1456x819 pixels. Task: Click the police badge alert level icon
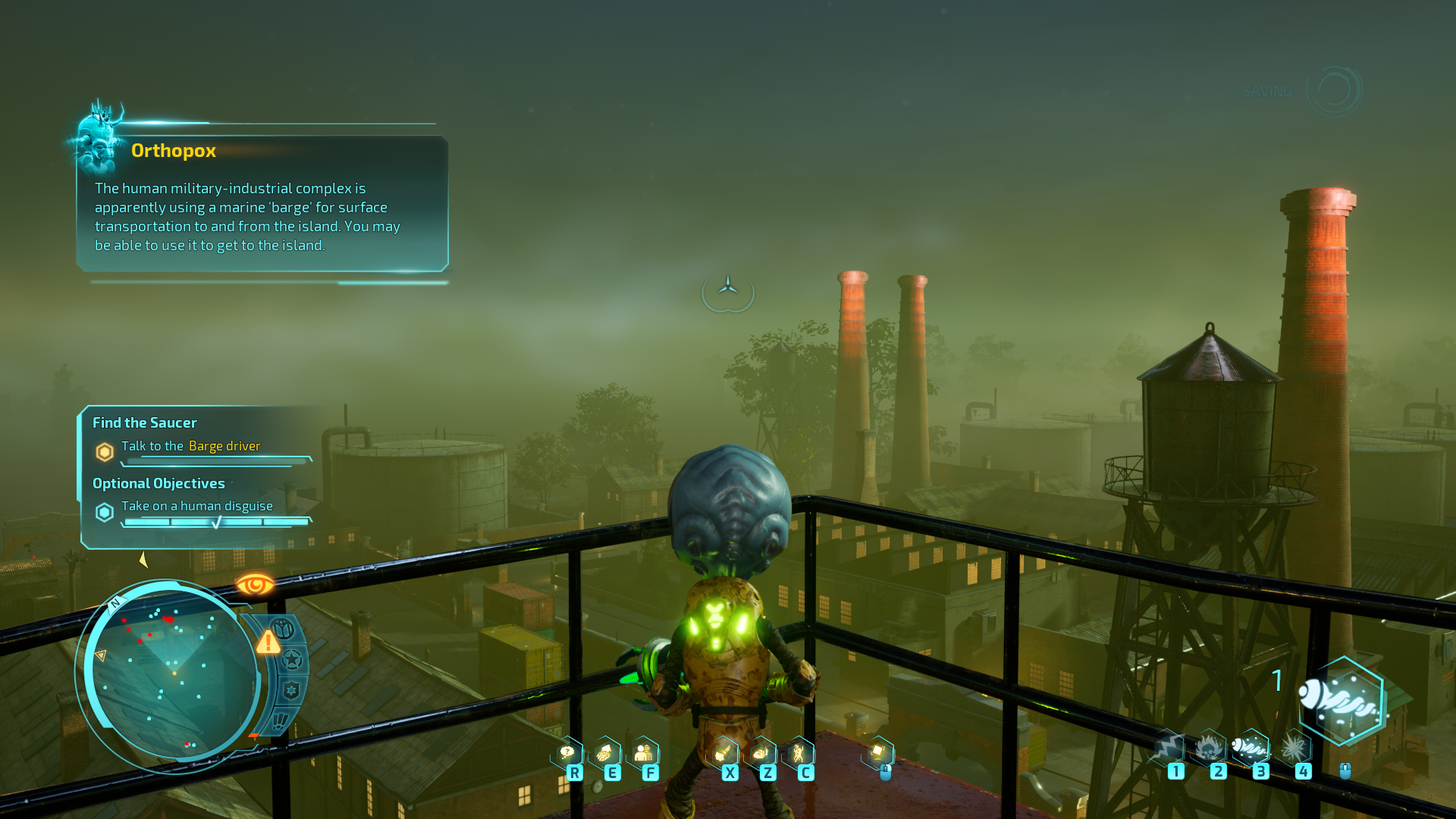tap(291, 691)
